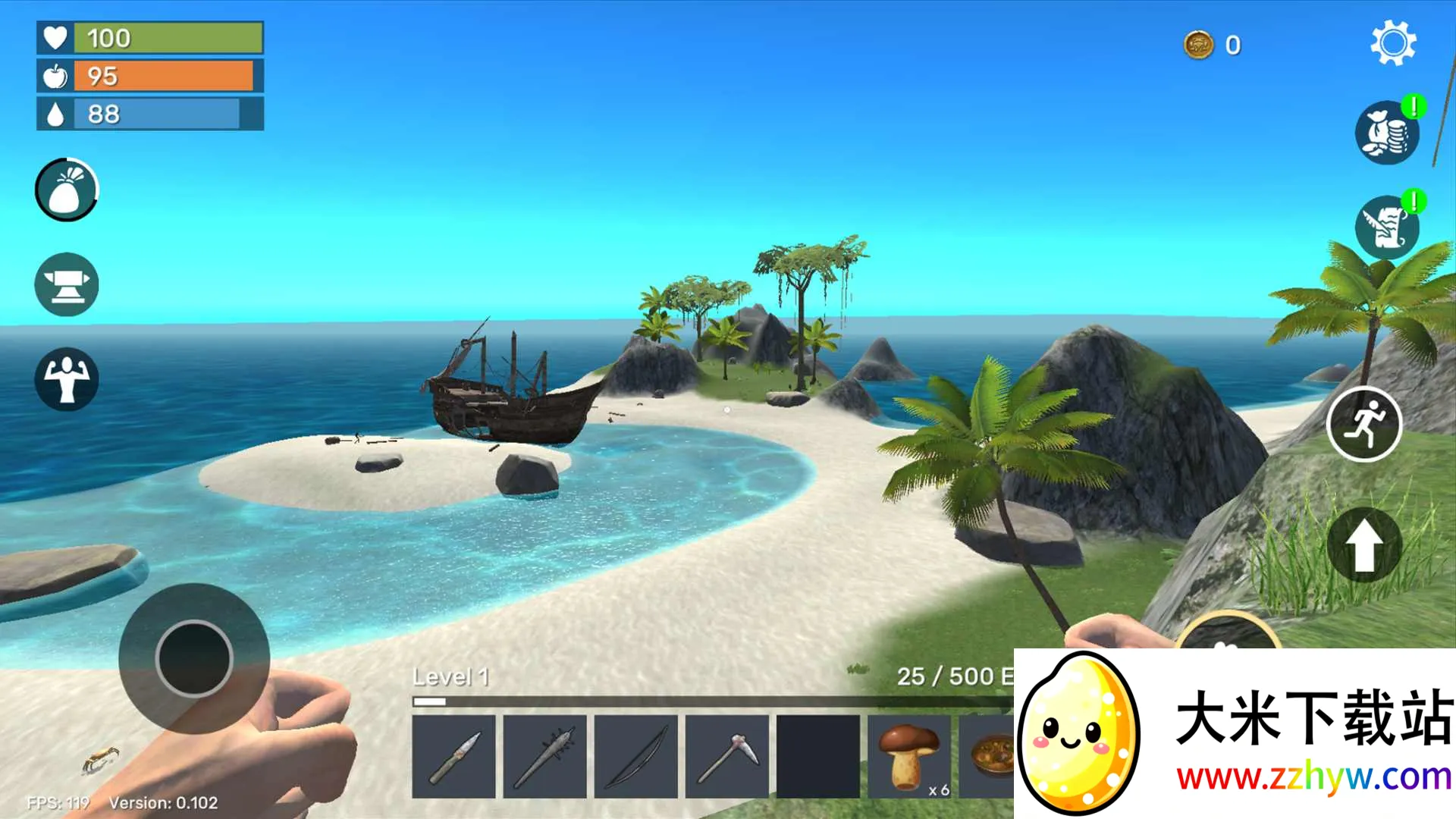Select the knife hotbar slot
This screenshot has width=1456, height=819.
[453, 757]
